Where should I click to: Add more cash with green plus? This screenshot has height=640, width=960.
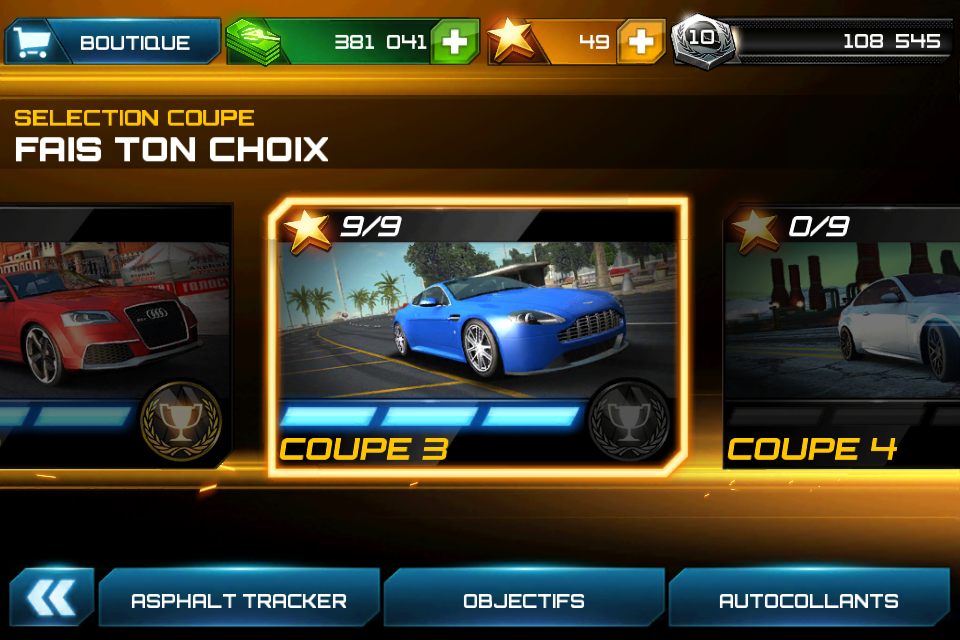tap(454, 42)
